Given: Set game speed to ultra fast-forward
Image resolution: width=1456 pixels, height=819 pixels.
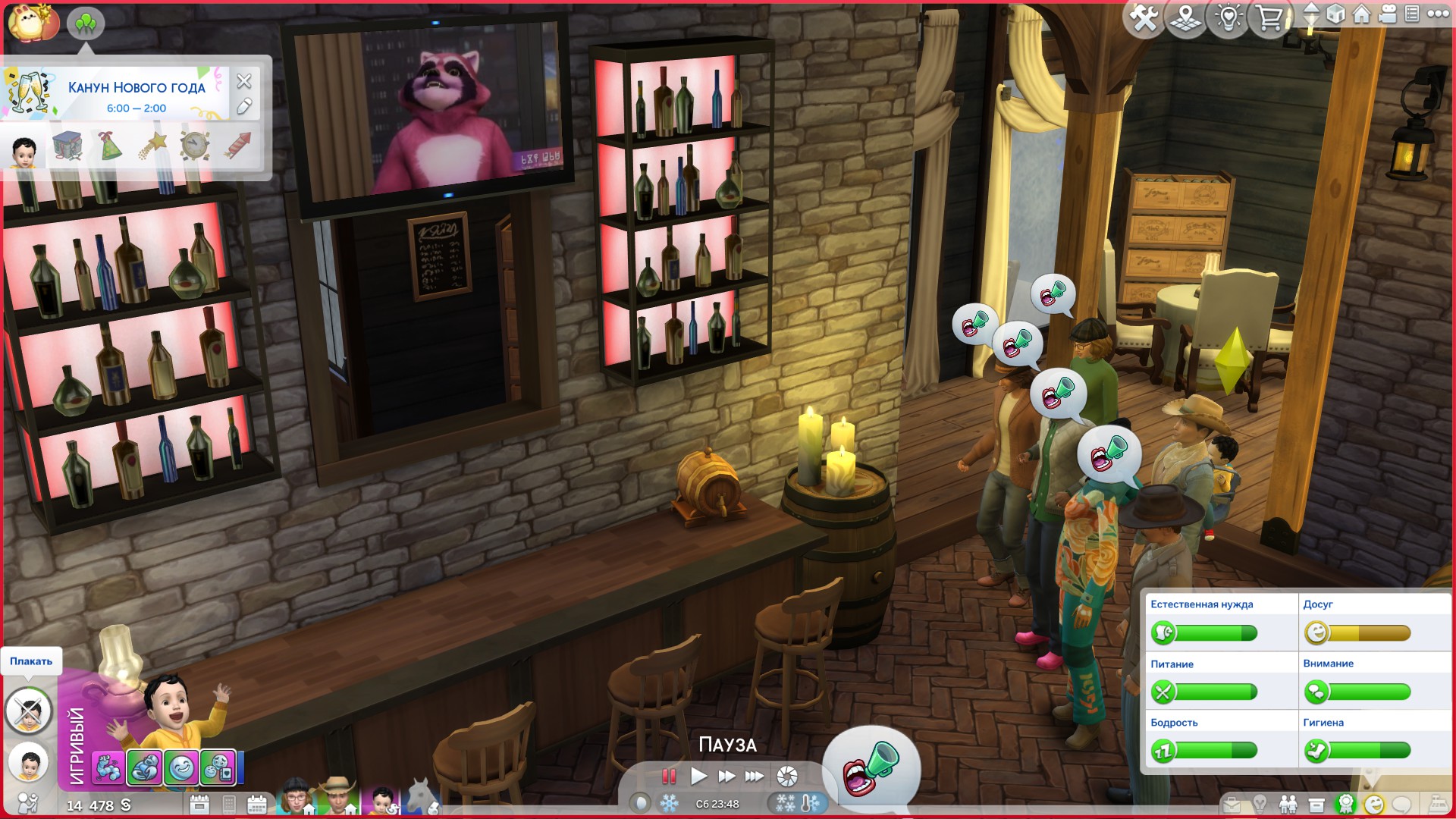Looking at the screenshot, I should tap(754, 776).
